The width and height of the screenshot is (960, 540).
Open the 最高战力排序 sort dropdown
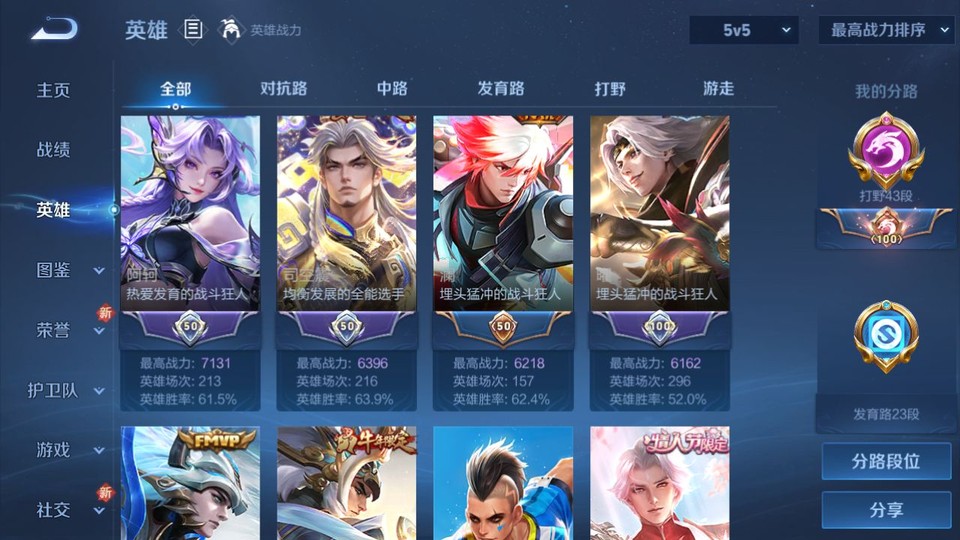coord(886,30)
